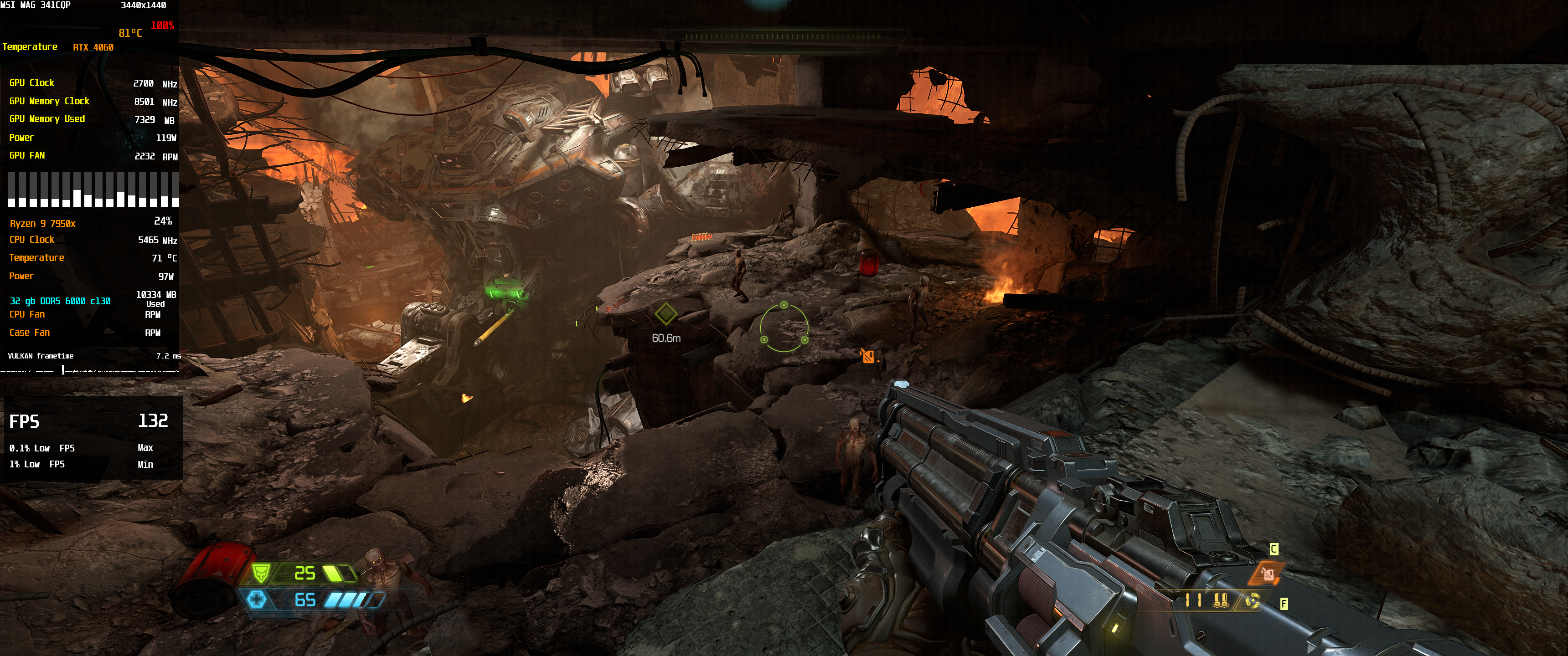Click the green armor shield icon
The width and height of the screenshot is (1568, 656).
click(x=261, y=573)
